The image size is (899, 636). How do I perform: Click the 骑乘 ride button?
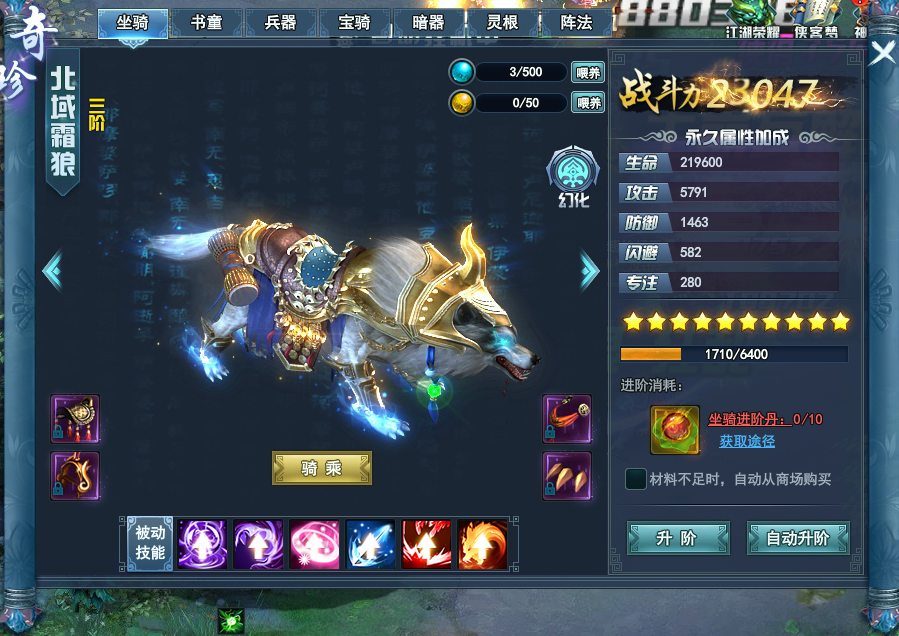322,468
